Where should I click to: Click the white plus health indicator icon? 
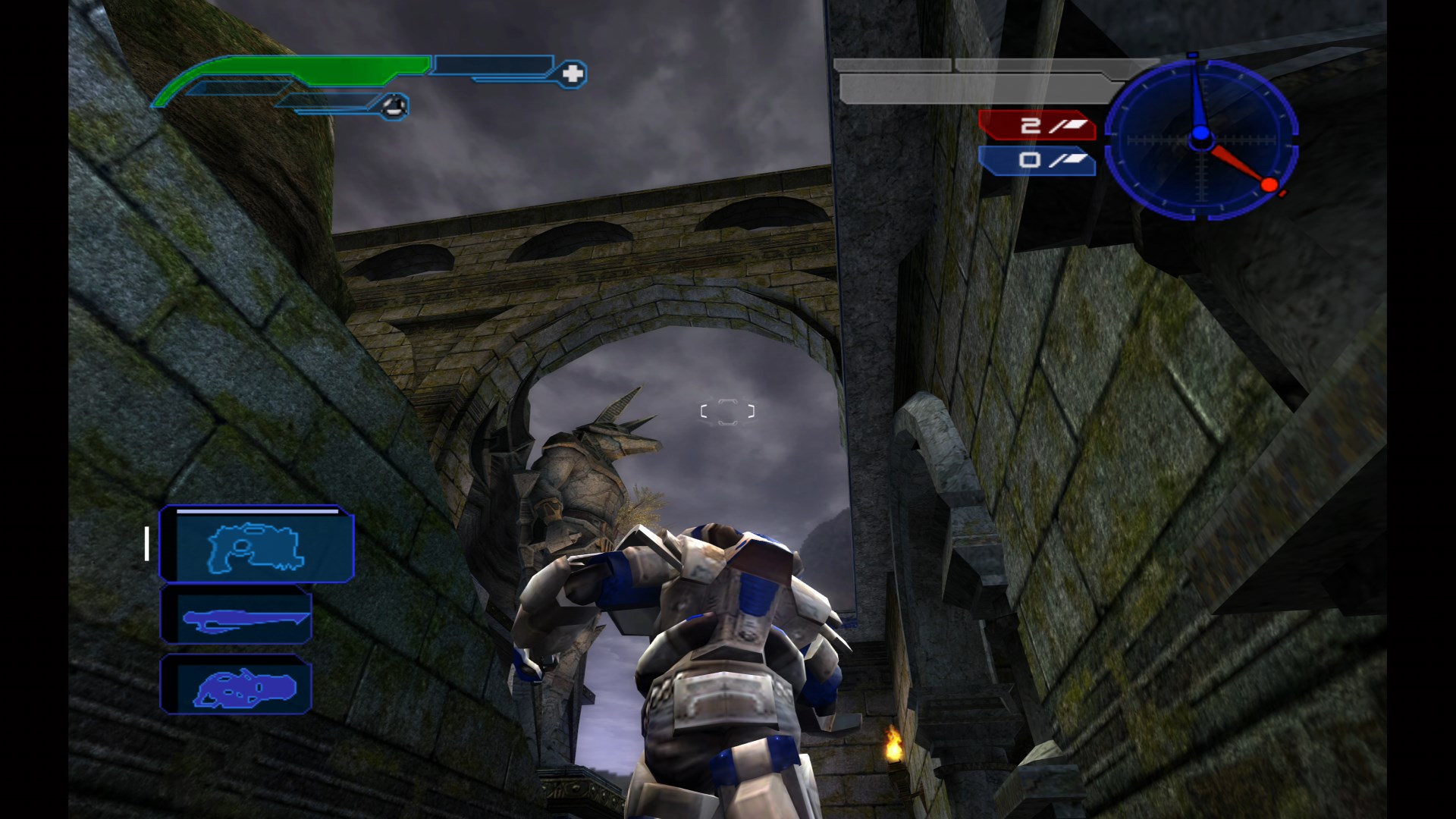pos(574,74)
